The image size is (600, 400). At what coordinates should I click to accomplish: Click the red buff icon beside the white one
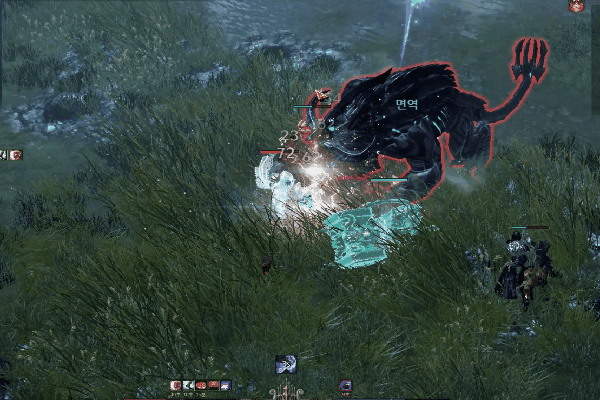(x=16, y=154)
